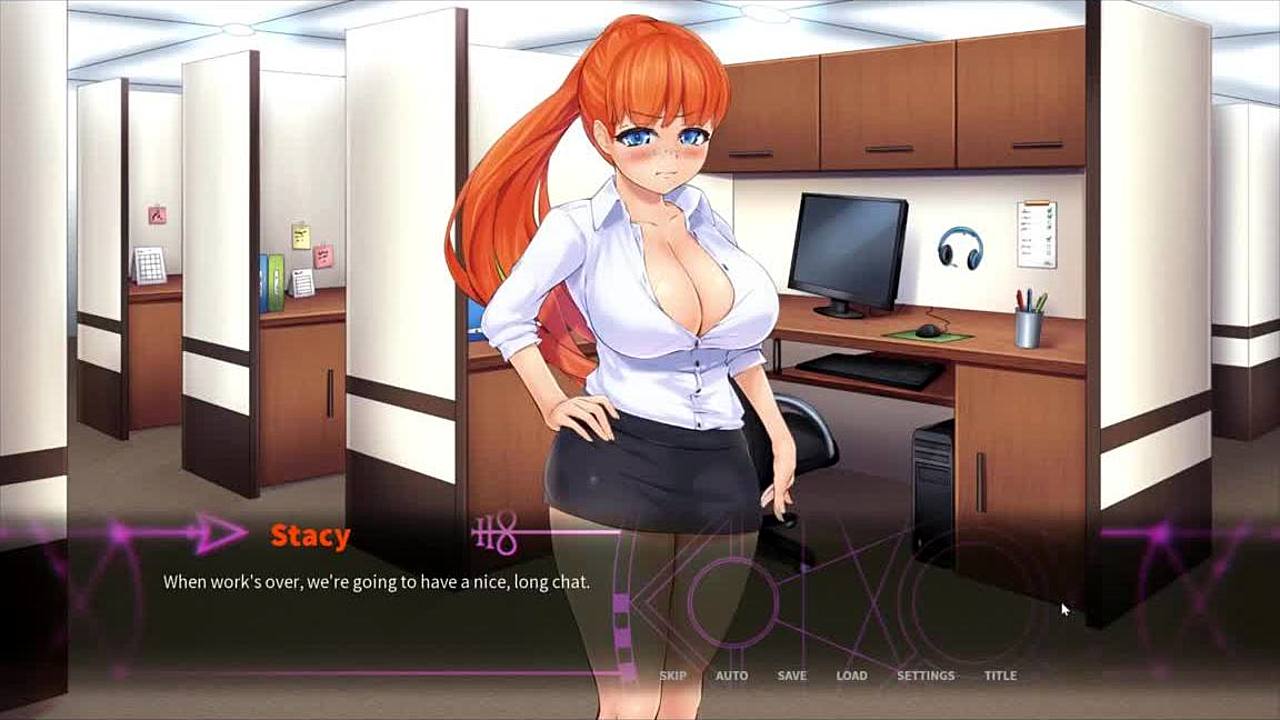The width and height of the screenshot is (1280, 720).
Task: Enable AUTO dialogue advance
Action: coord(731,675)
